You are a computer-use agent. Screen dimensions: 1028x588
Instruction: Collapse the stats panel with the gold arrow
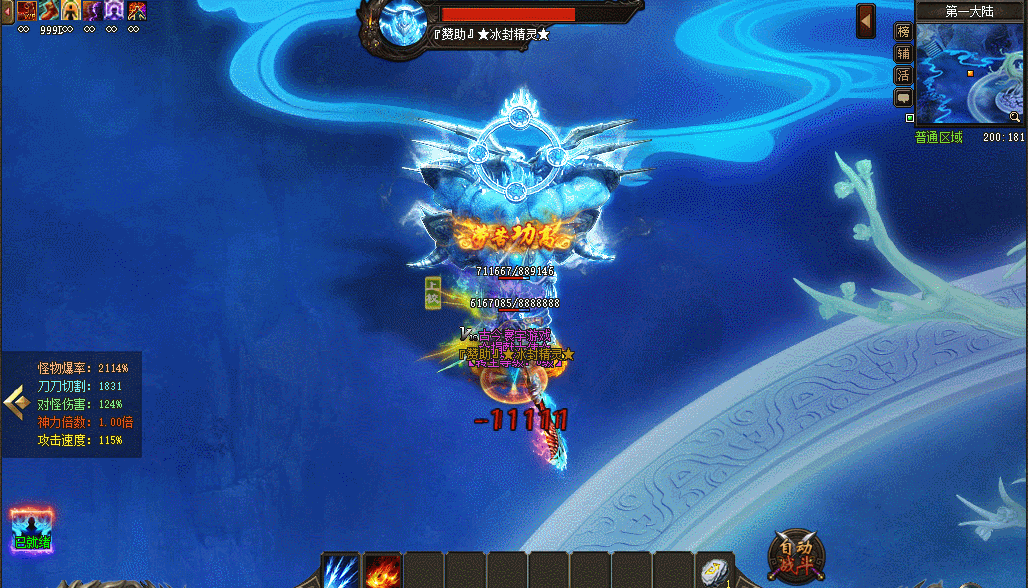pyautogui.click(x=15, y=403)
